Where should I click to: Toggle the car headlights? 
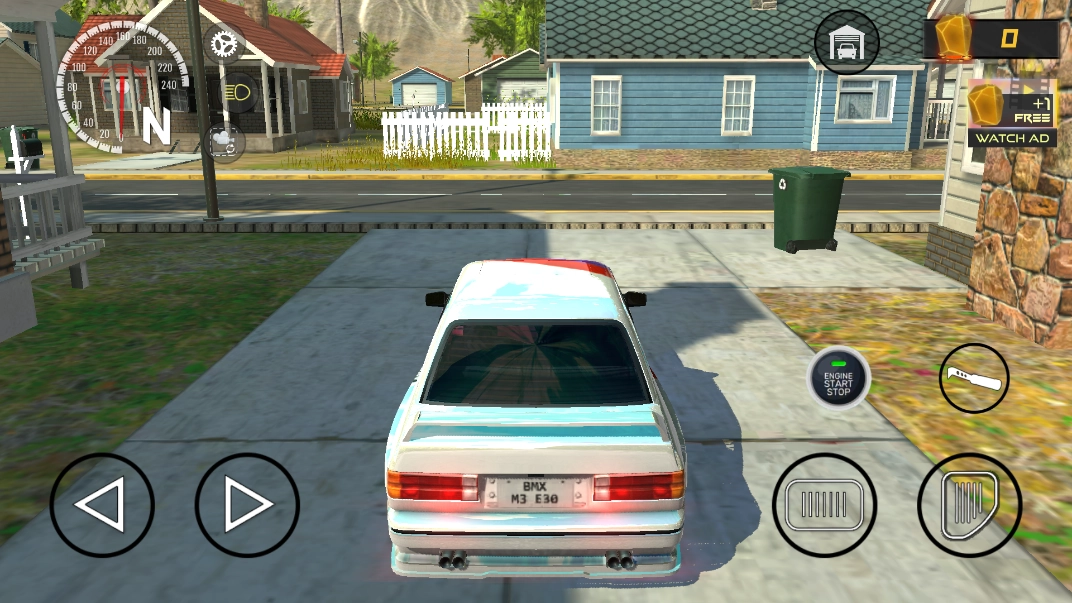coord(239,93)
